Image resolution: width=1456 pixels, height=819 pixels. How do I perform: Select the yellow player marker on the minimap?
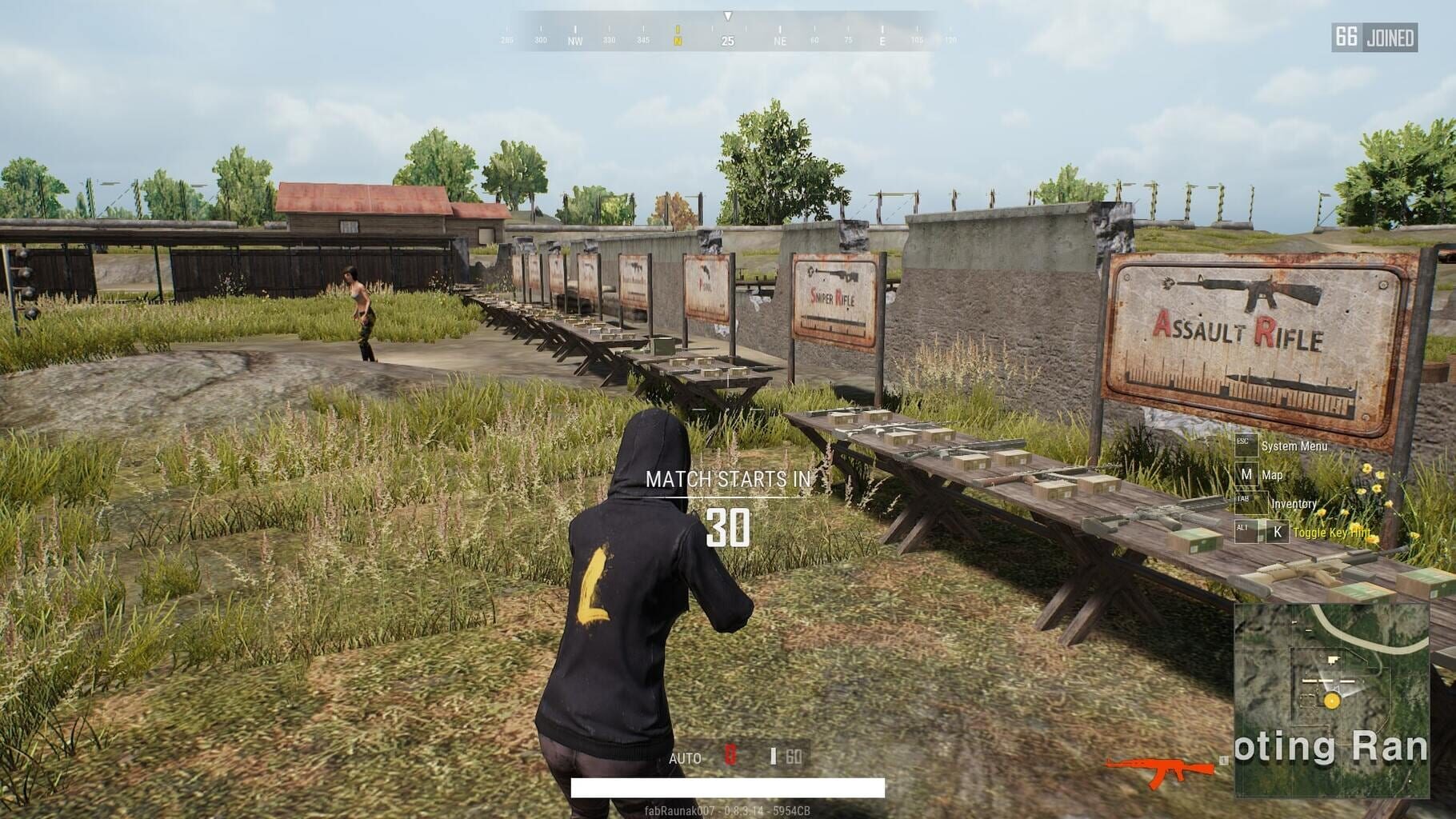(x=1331, y=701)
